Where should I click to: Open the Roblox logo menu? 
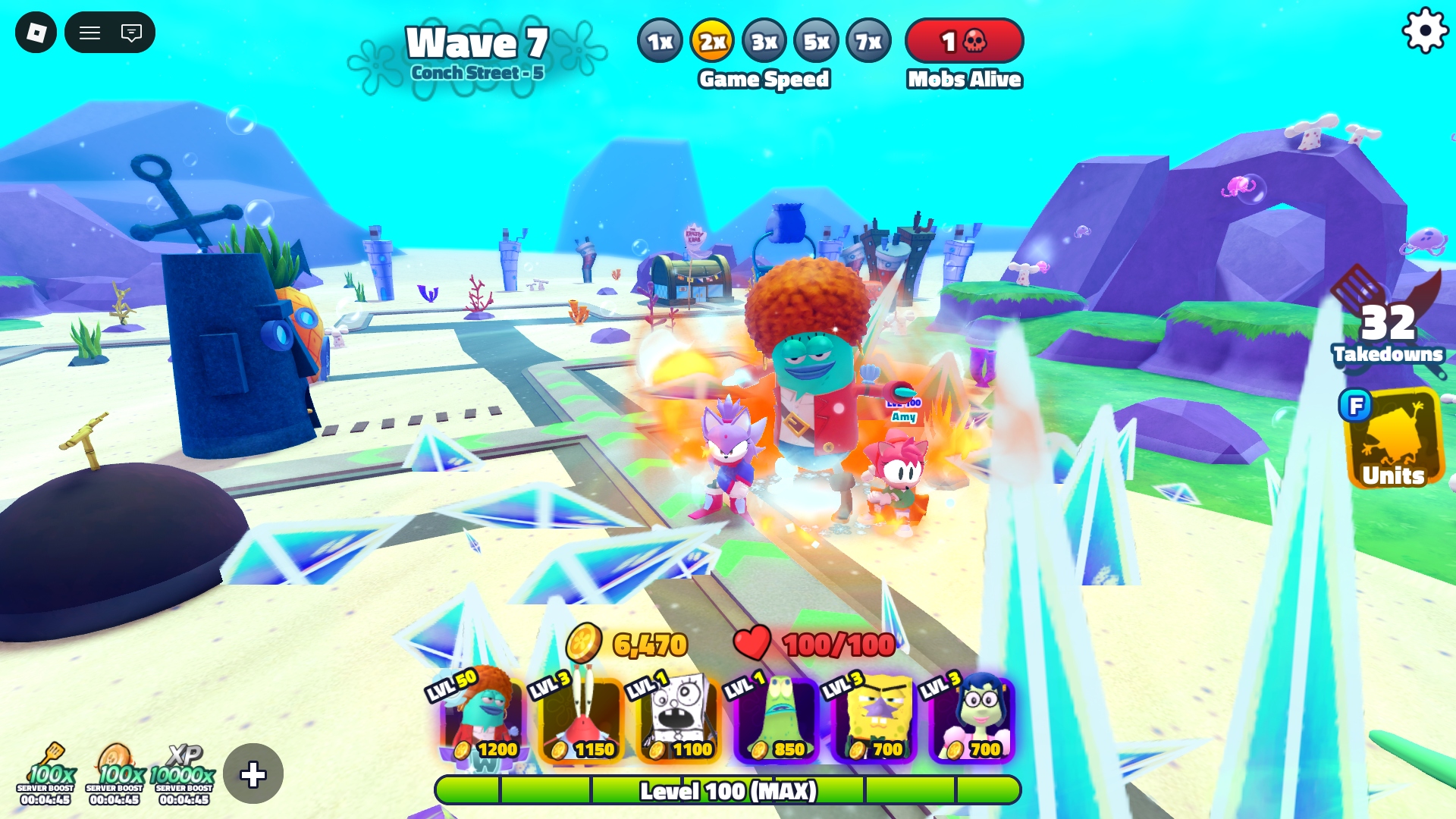point(36,33)
